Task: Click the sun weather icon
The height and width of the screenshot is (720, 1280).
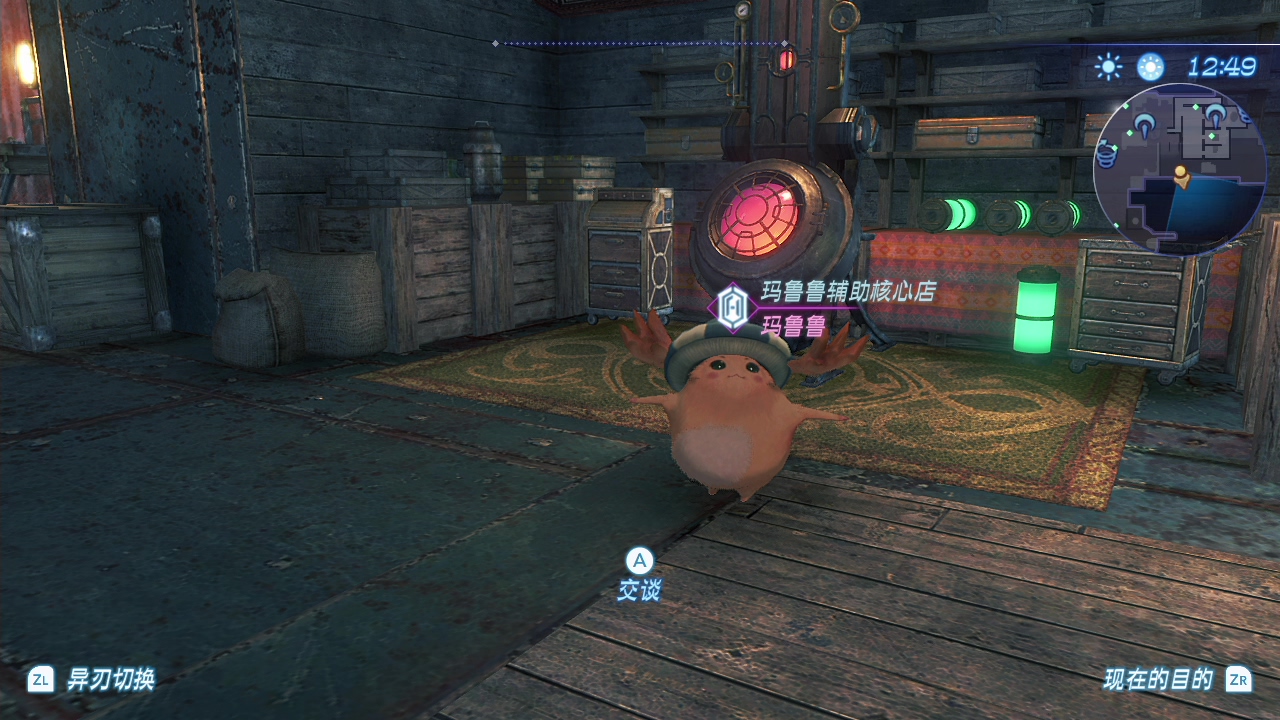Action: coord(1108,67)
